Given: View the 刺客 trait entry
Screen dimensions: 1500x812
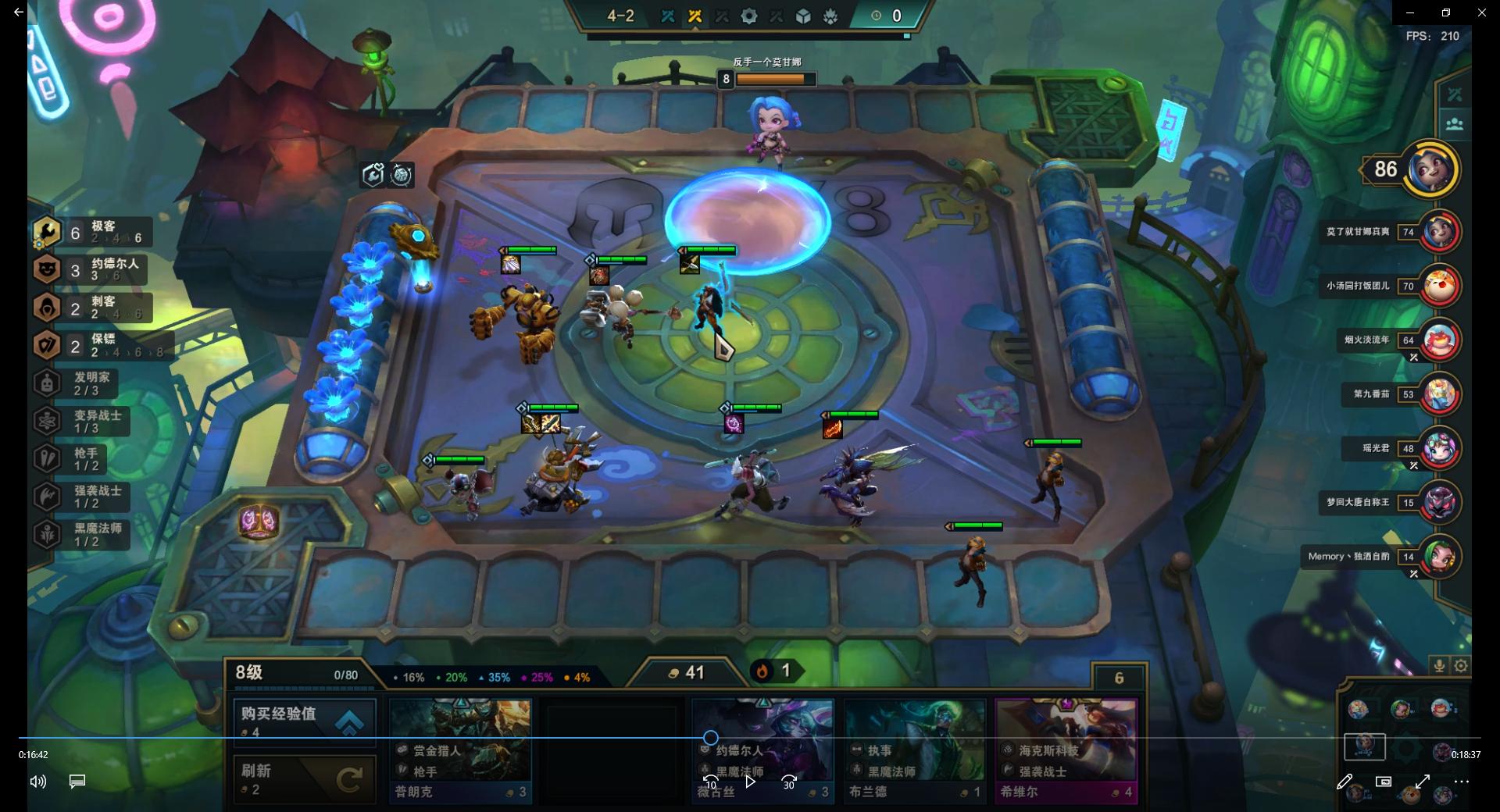Looking at the screenshot, I should coord(94,308).
